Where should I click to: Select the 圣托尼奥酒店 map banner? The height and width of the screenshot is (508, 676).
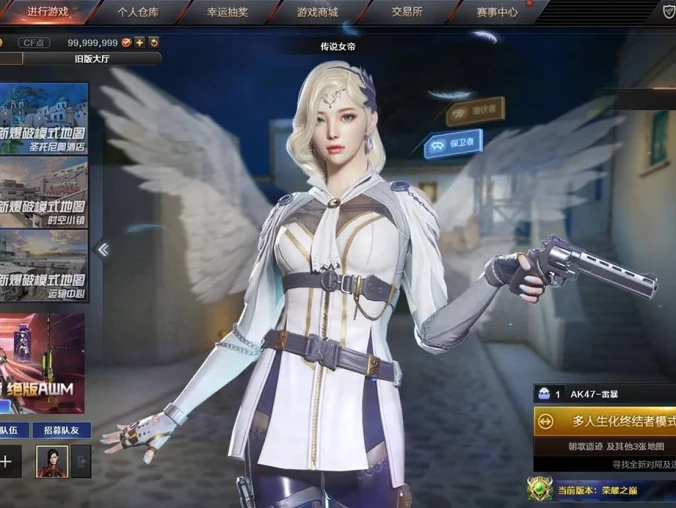tap(44, 118)
